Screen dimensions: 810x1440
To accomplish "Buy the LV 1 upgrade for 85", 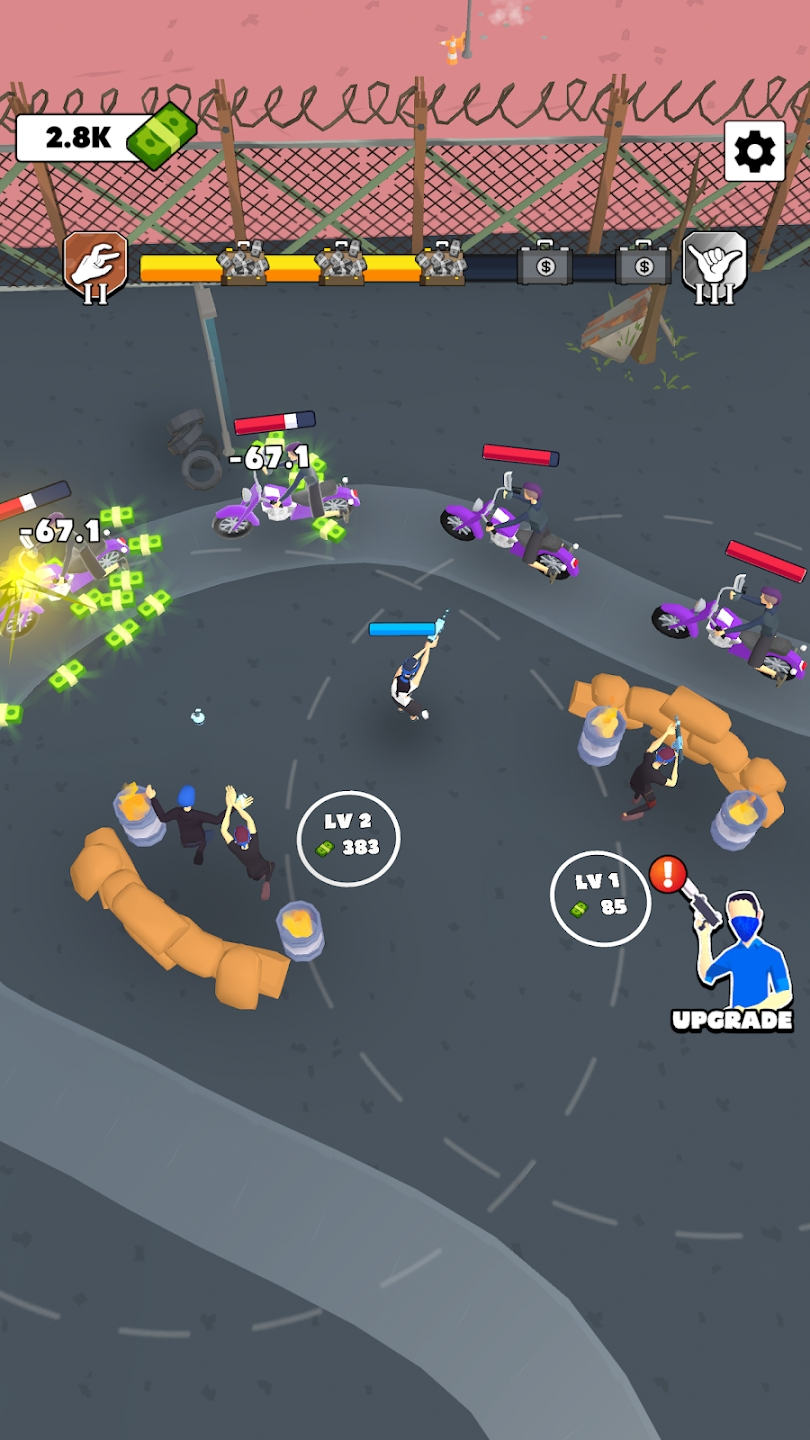I will [600, 896].
